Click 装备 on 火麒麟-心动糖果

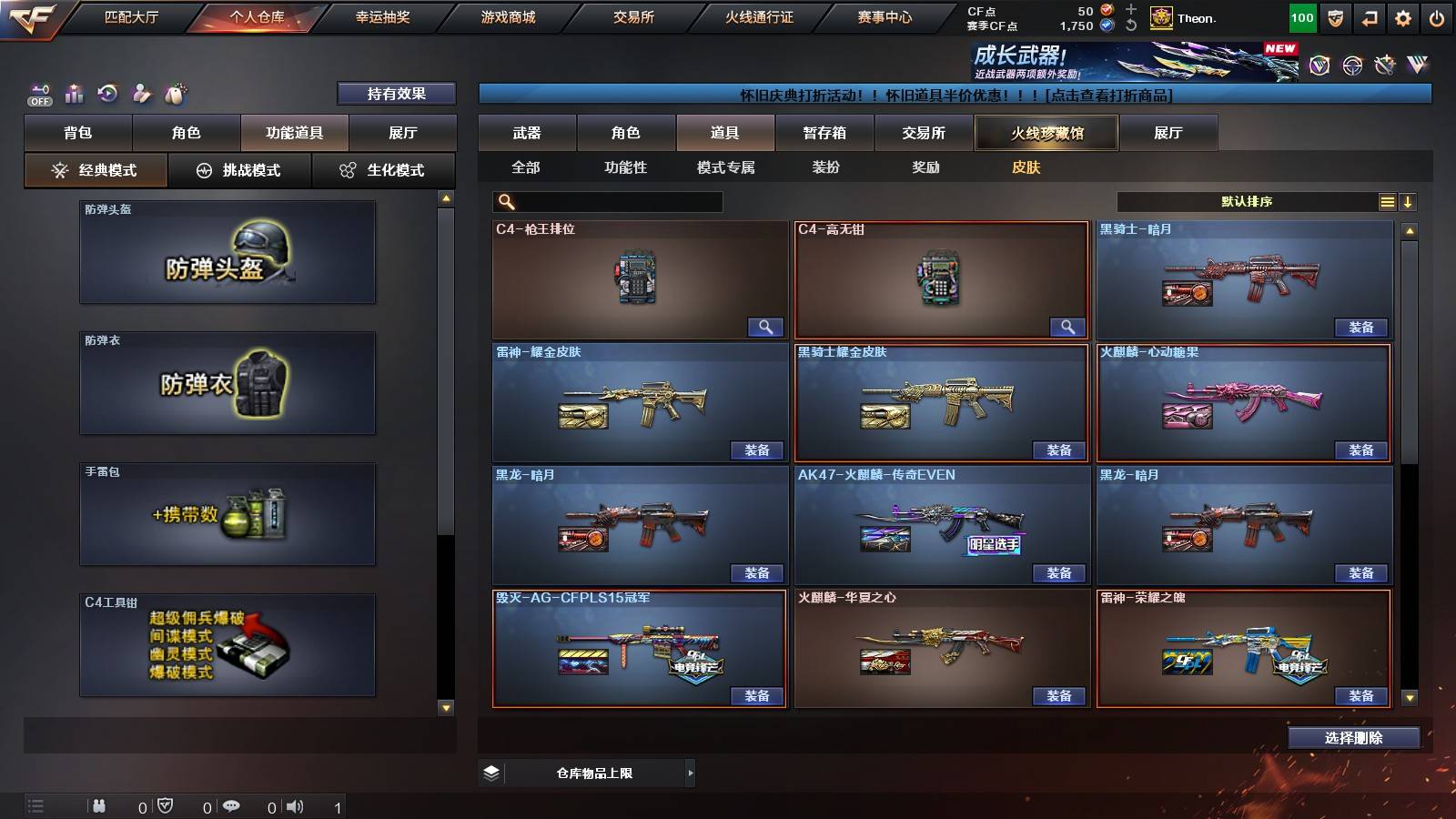(x=1362, y=450)
